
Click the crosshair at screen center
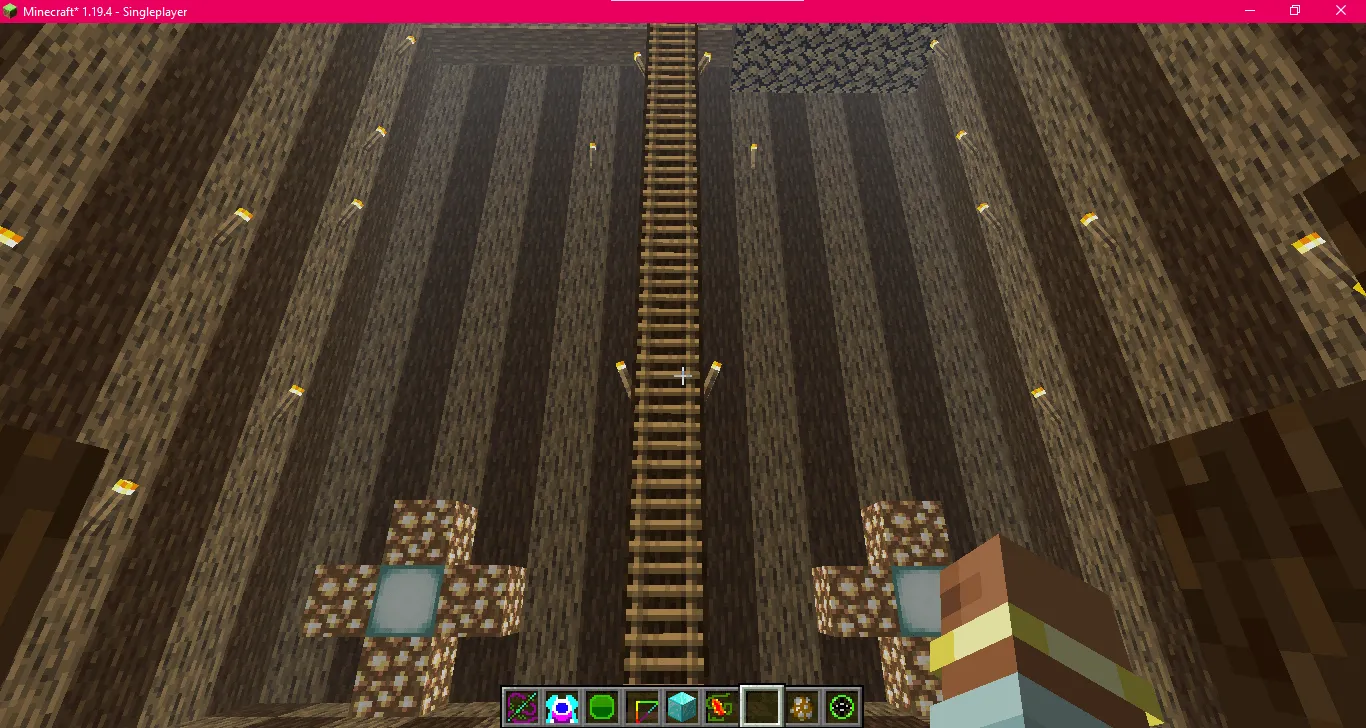[x=683, y=376]
